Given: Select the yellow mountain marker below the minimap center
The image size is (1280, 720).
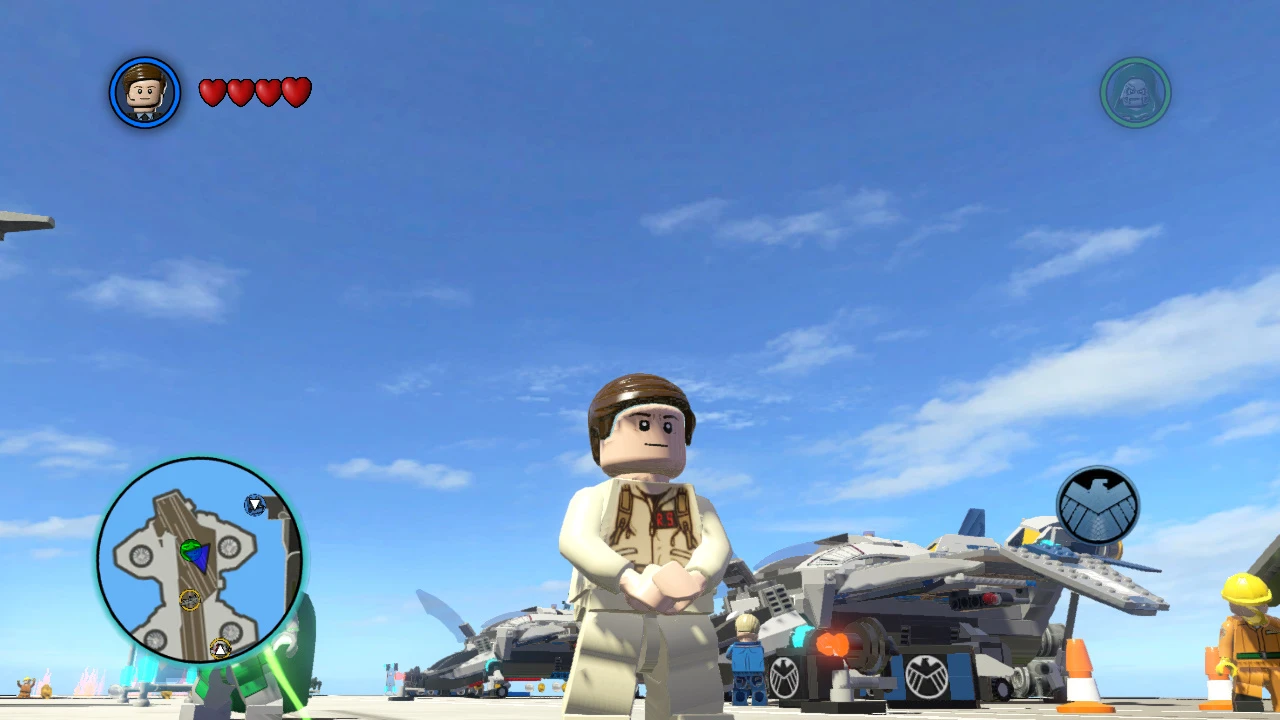Looking at the screenshot, I should pos(219,647).
